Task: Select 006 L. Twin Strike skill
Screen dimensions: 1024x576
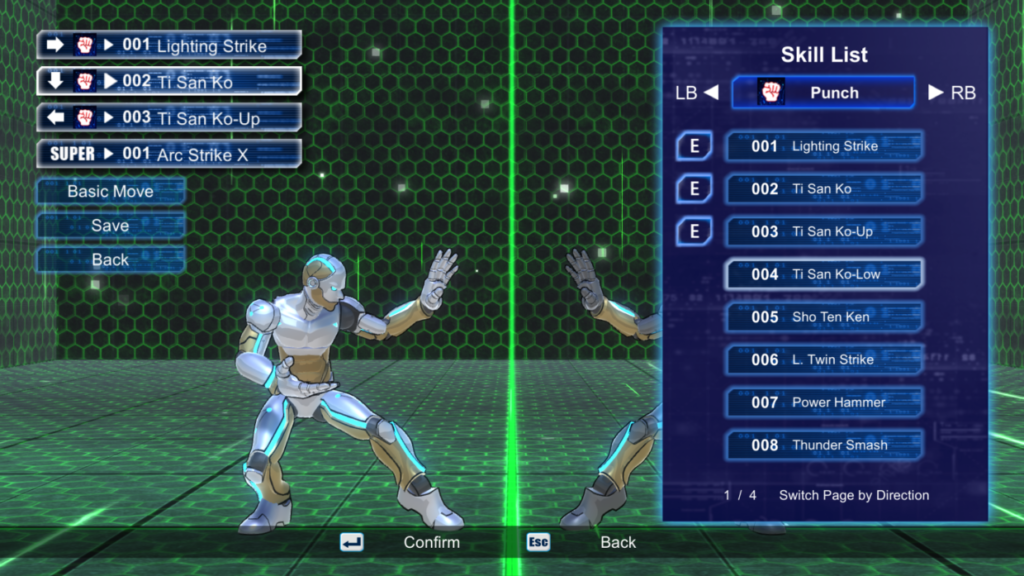Action: pyautogui.click(x=823, y=360)
